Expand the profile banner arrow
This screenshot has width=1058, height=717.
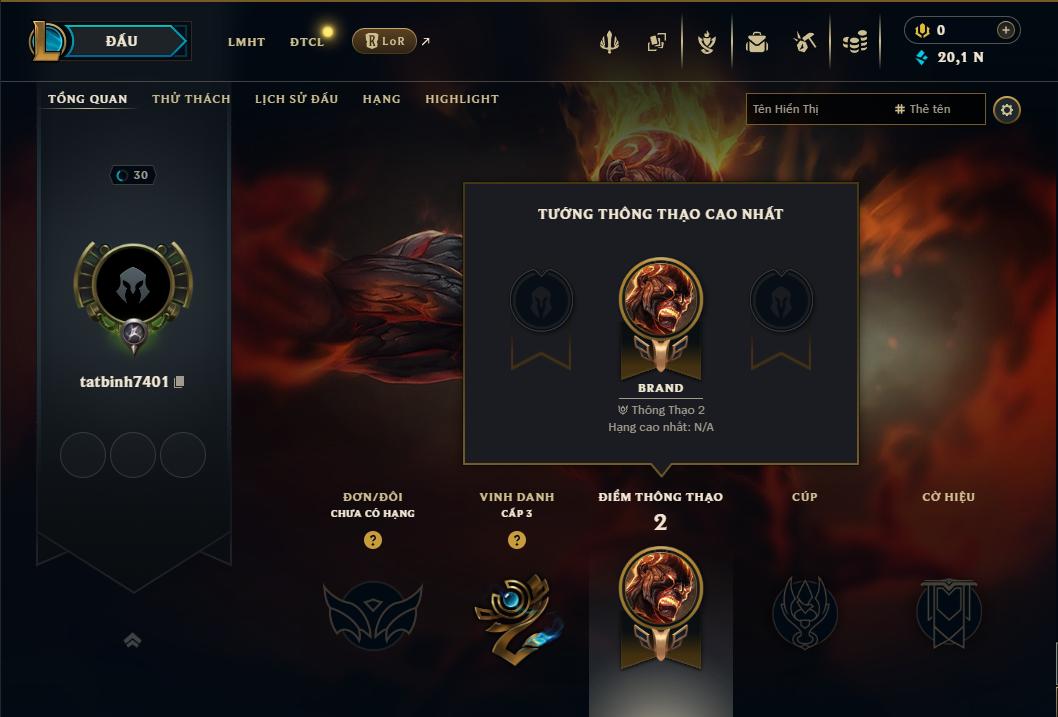point(132,640)
